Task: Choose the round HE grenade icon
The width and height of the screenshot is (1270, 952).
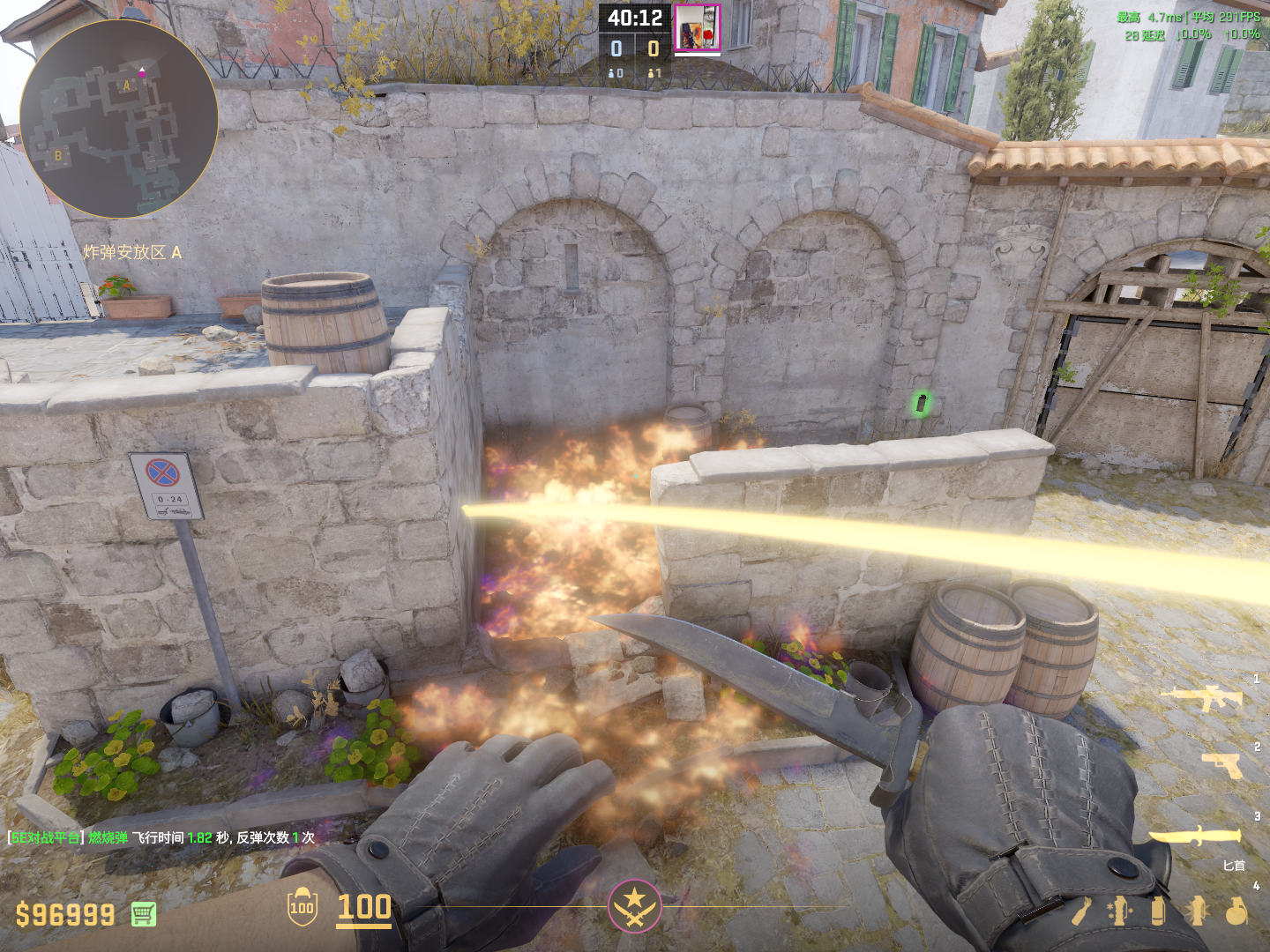Action: pos(1236,911)
